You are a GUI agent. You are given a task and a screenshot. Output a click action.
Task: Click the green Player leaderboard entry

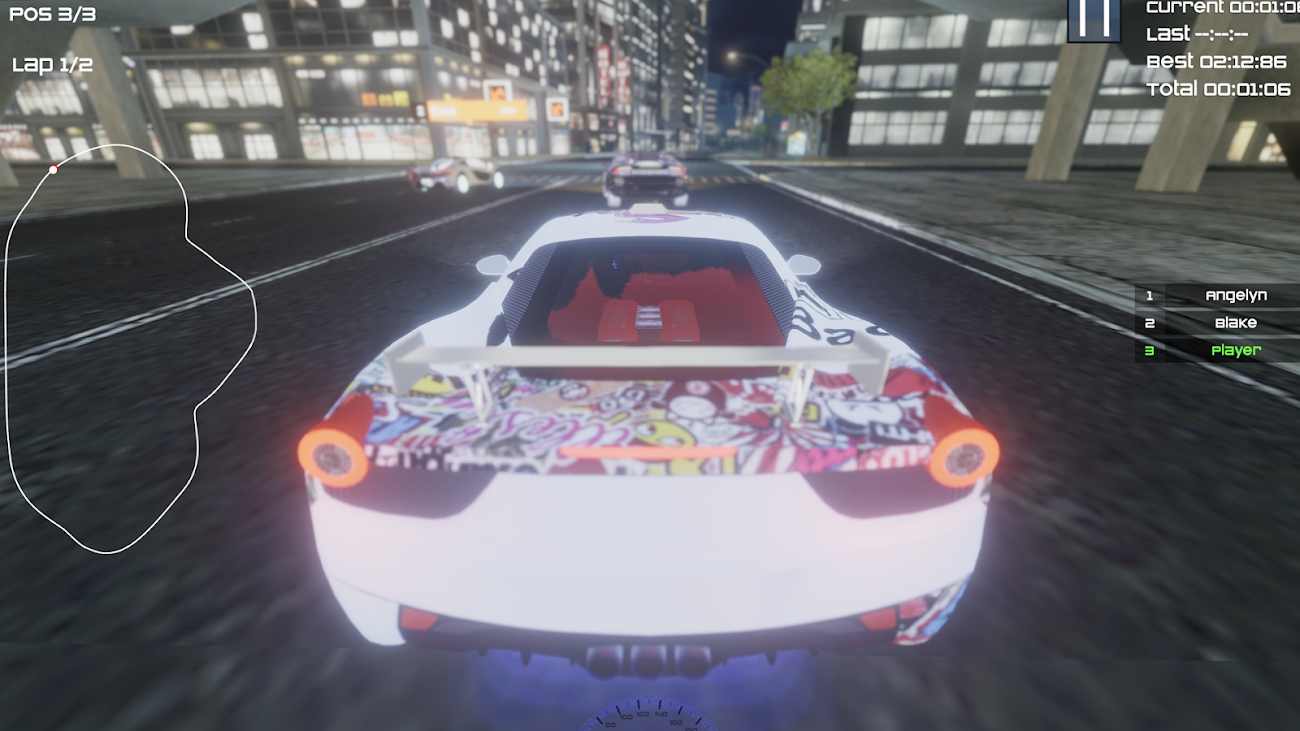point(1237,351)
